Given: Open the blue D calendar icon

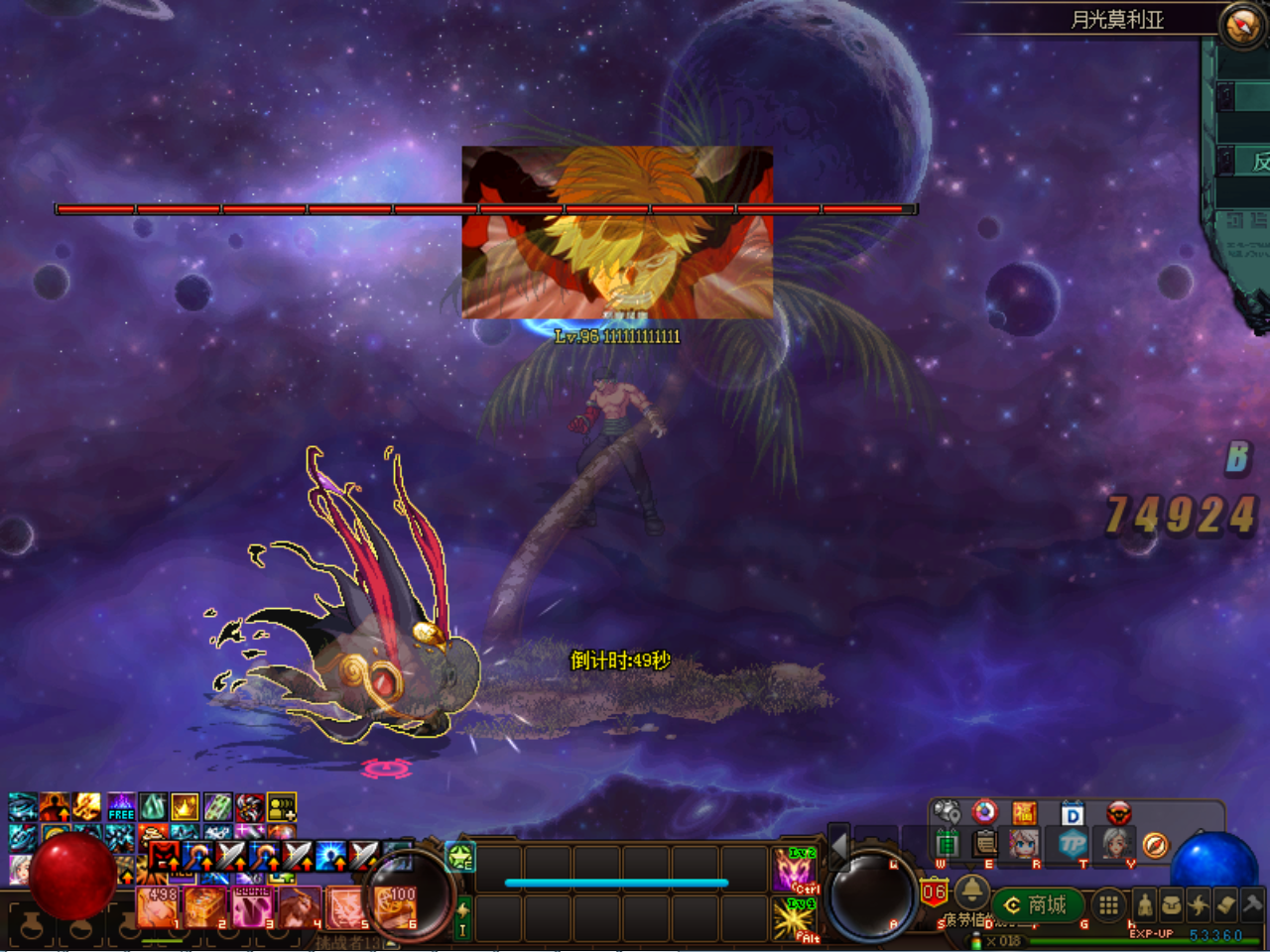Looking at the screenshot, I should pos(1073,814).
